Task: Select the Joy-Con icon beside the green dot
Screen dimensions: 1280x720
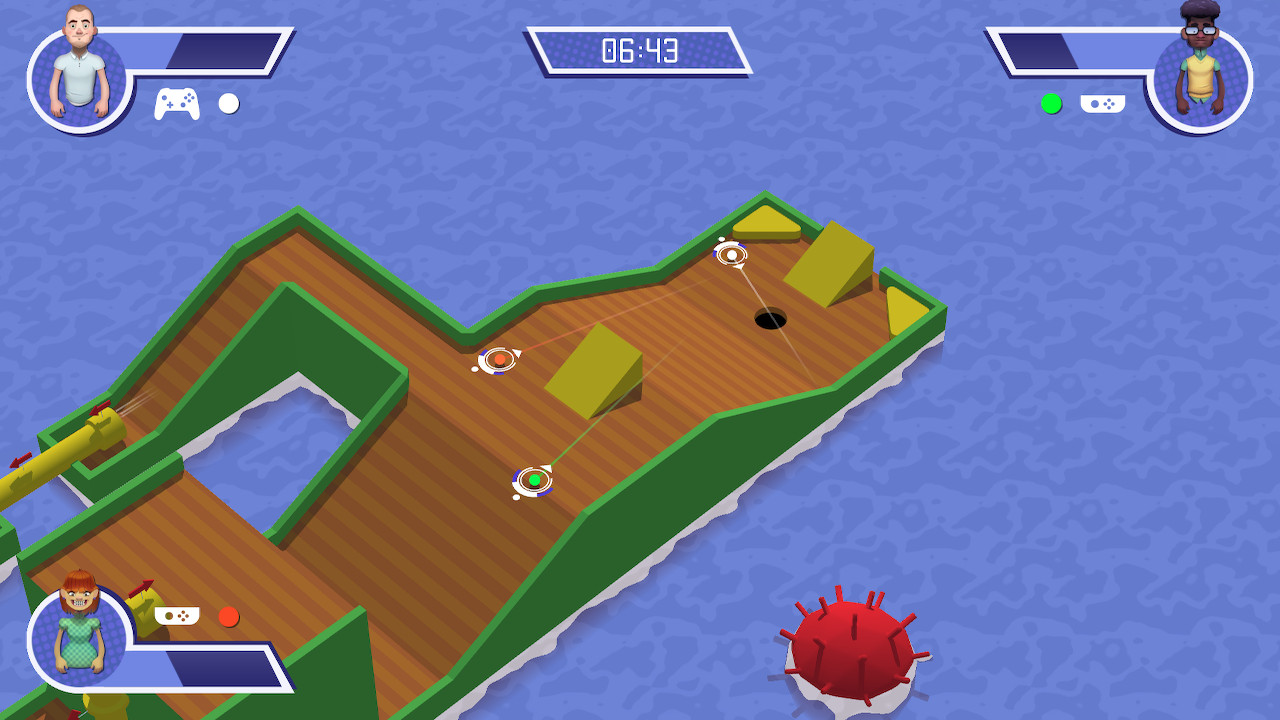Action: [x=1103, y=103]
